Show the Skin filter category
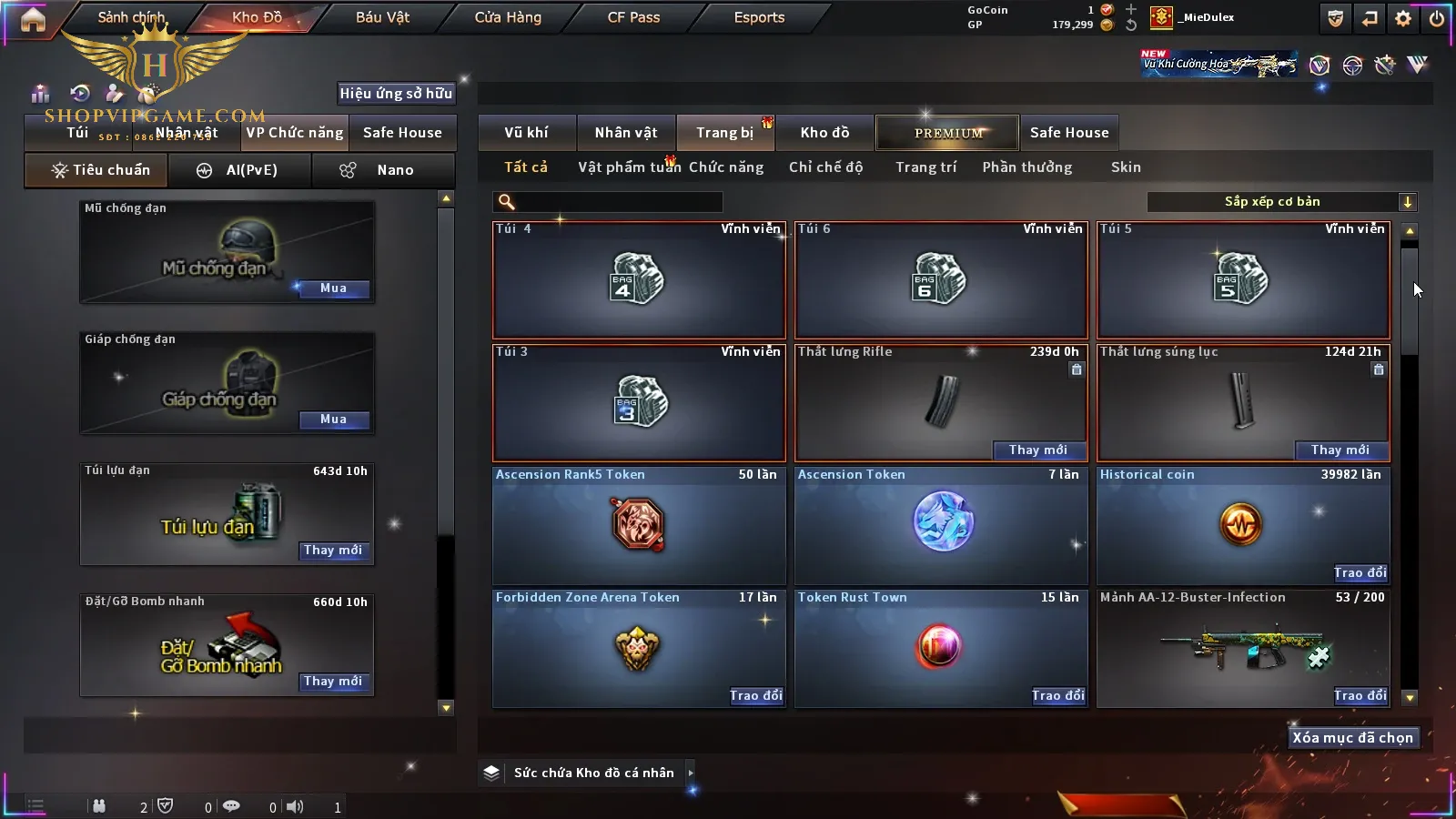Screen dimensions: 1456x819 pos(1126,167)
